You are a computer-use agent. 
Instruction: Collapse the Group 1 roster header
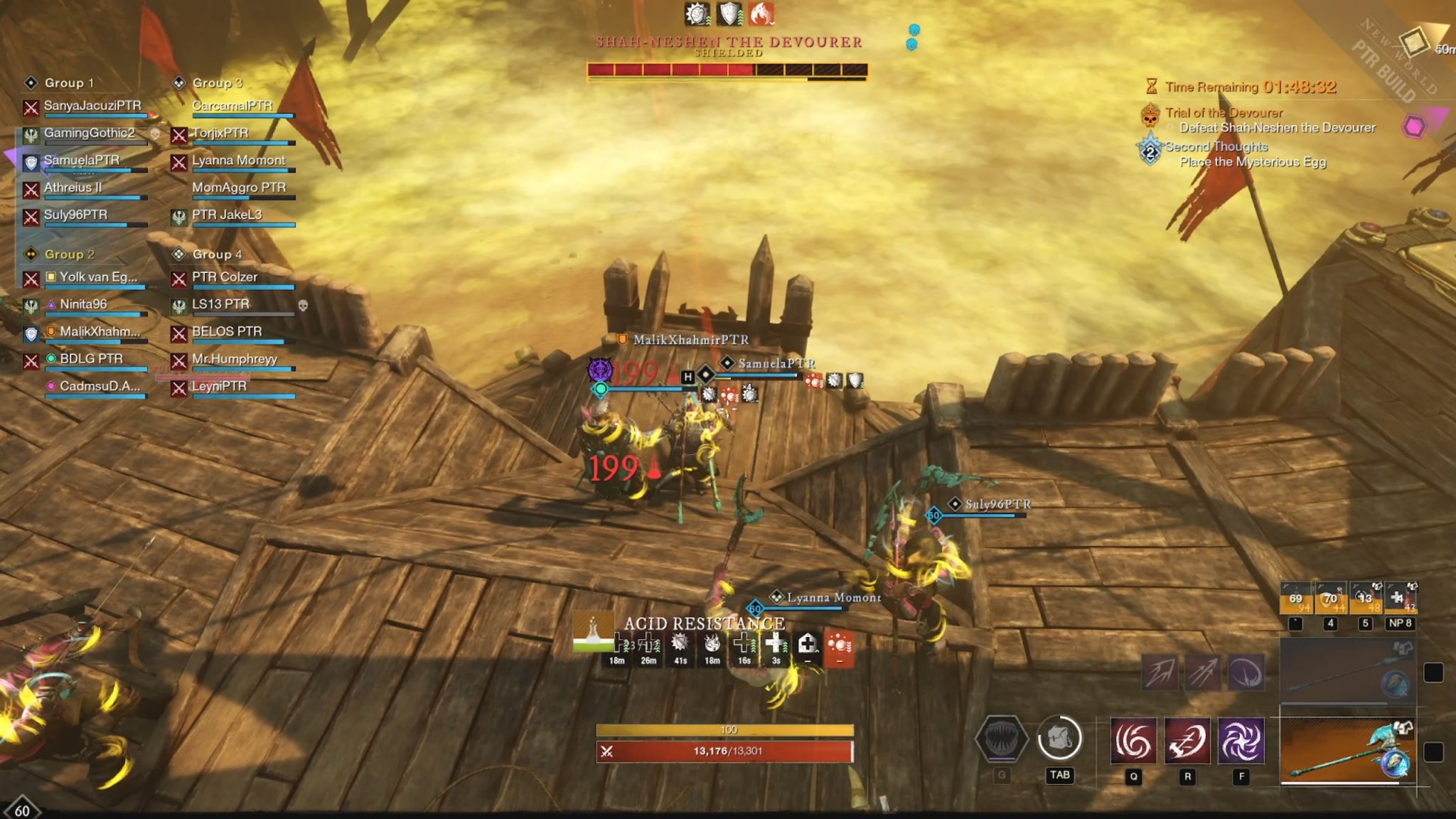coord(68,82)
